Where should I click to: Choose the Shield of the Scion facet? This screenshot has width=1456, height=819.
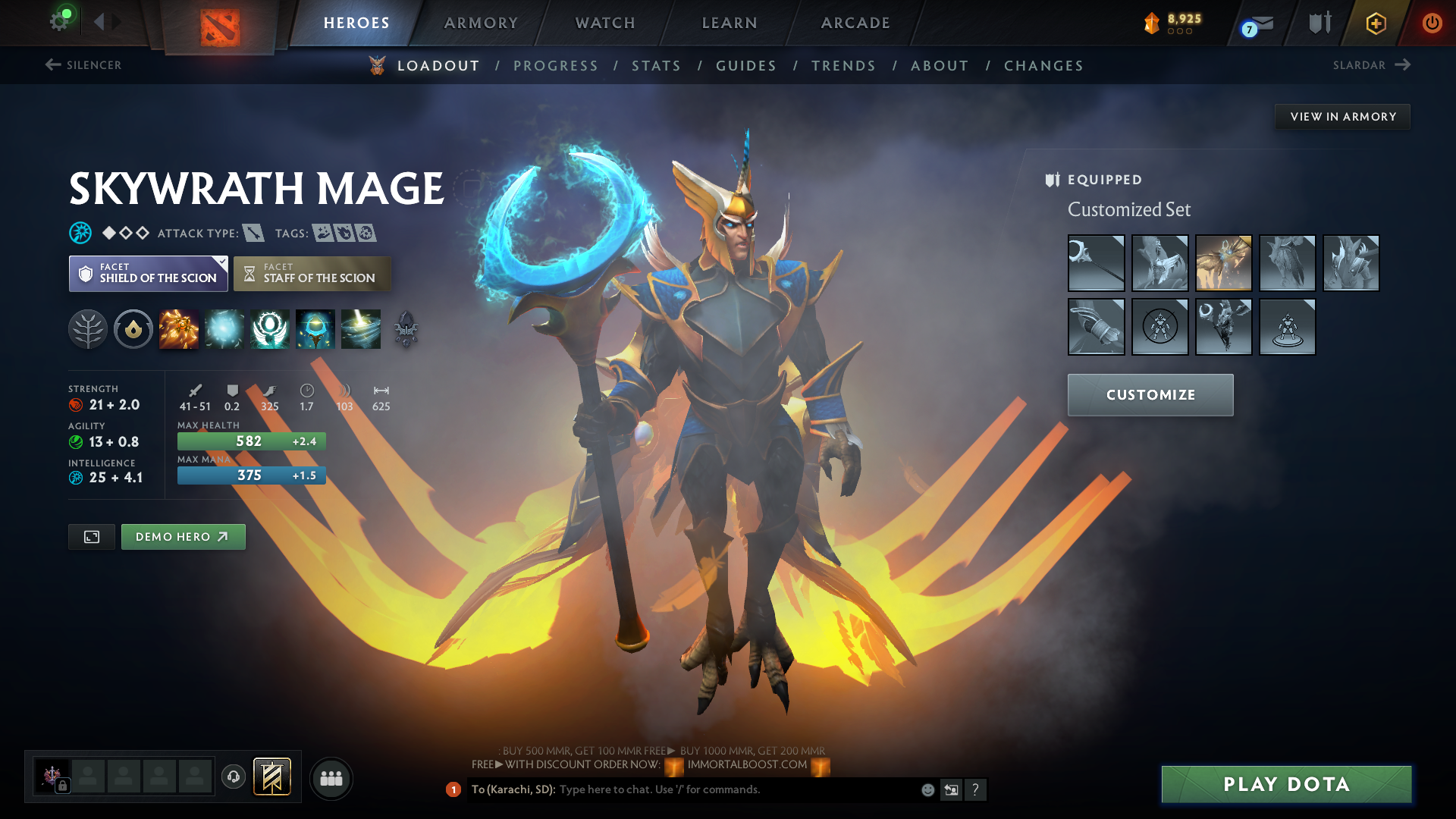[x=149, y=274]
